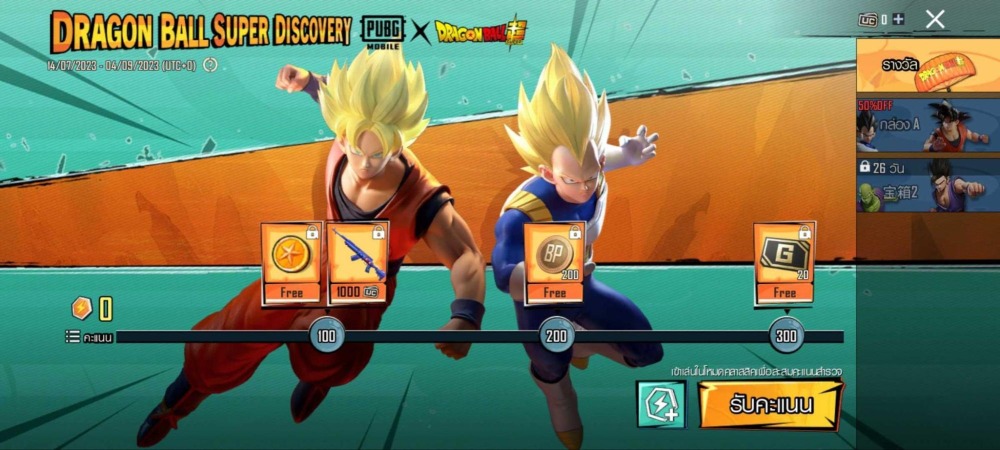Open the event info icon beside the dates
This screenshot has height=450, width=1000.
coord(210,65)
